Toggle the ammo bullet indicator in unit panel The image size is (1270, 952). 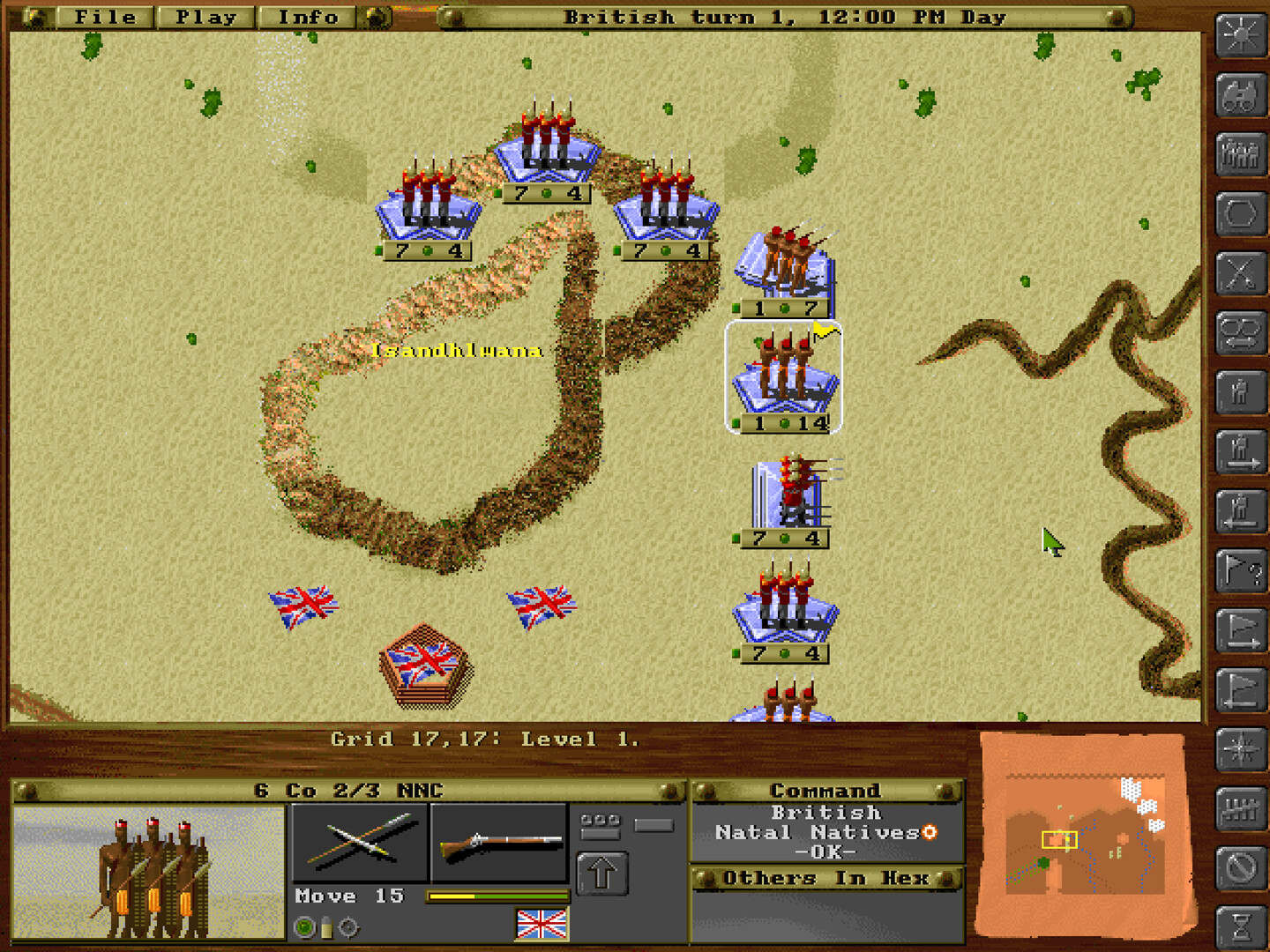point(326,927)
